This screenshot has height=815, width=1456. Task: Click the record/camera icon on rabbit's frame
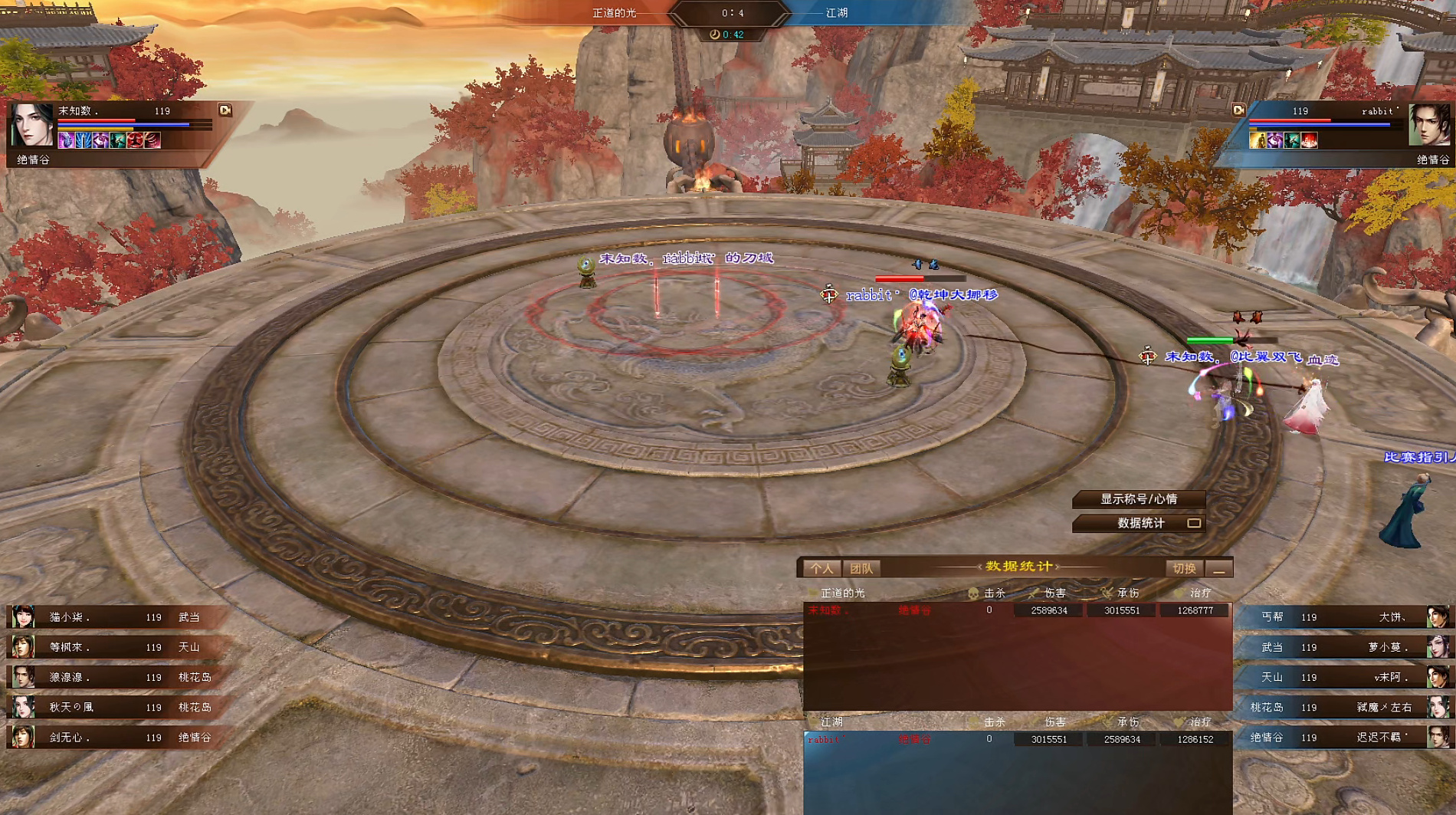(x=1238, y=109)
